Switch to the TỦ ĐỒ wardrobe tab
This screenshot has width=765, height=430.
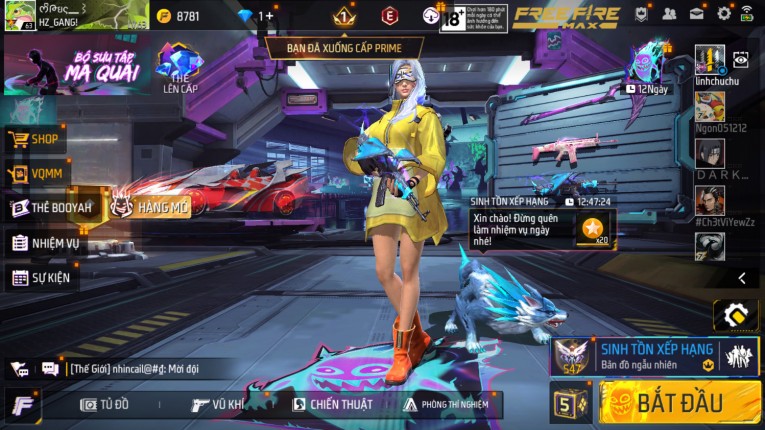tap(105, 404)
